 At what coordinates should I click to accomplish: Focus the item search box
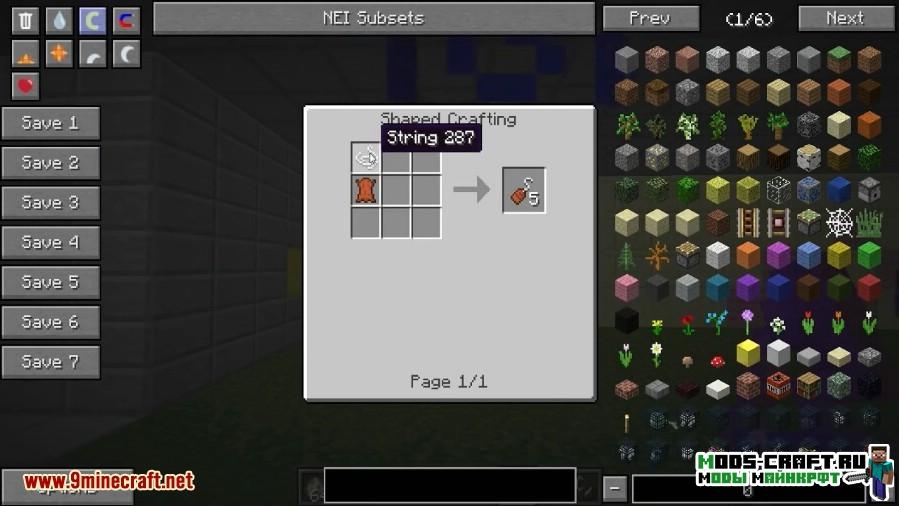(x=449, y=485)
